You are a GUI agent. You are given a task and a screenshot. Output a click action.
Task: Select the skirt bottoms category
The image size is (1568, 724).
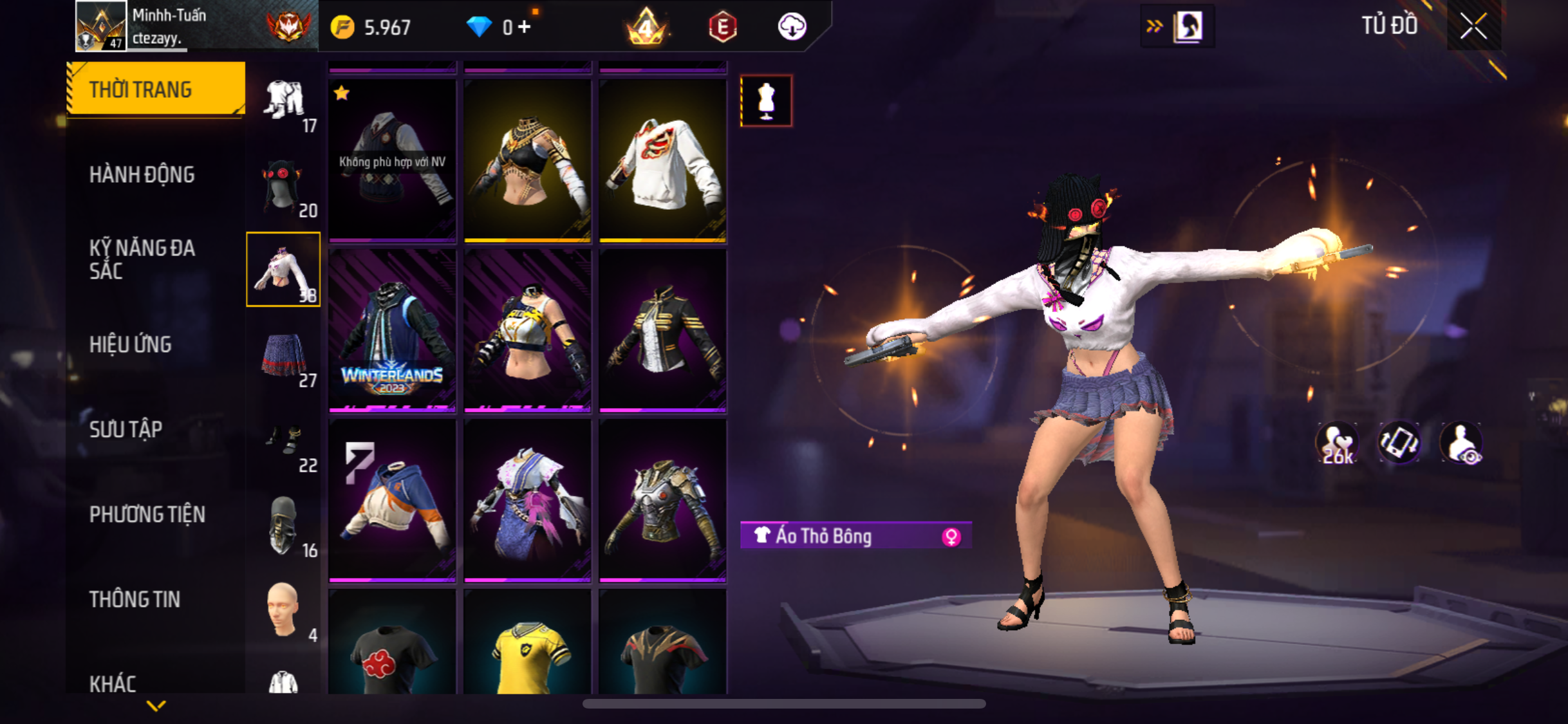pyautogui.click(x=284, y=355)
